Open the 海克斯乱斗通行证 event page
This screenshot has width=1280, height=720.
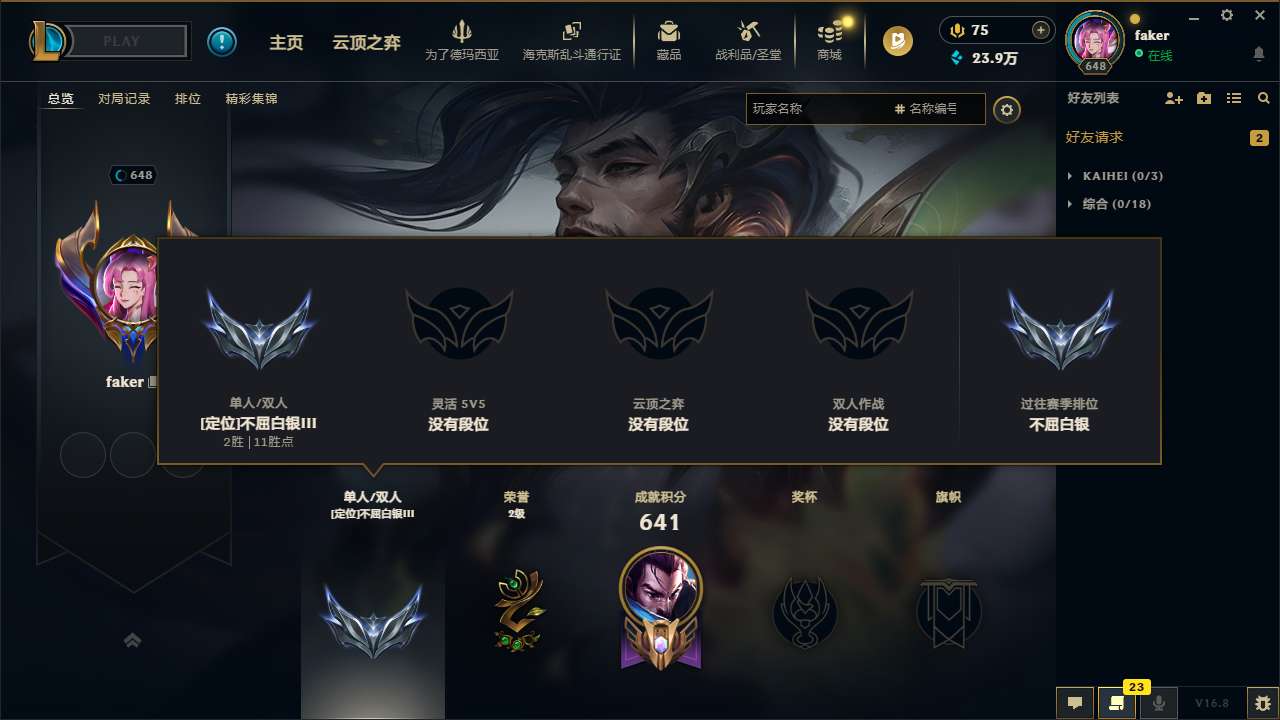point(572,41)
